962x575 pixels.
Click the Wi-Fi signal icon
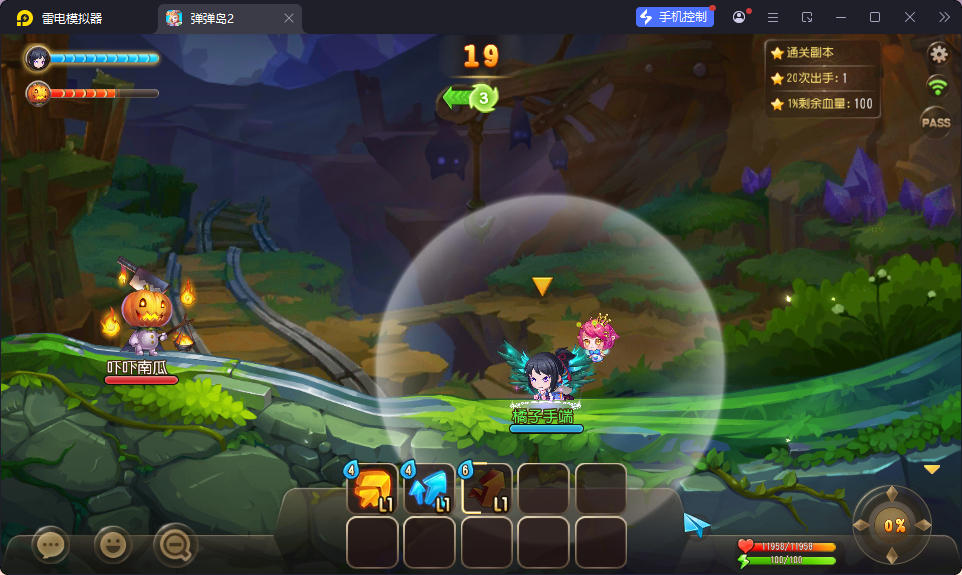click(x=937, y=86)
